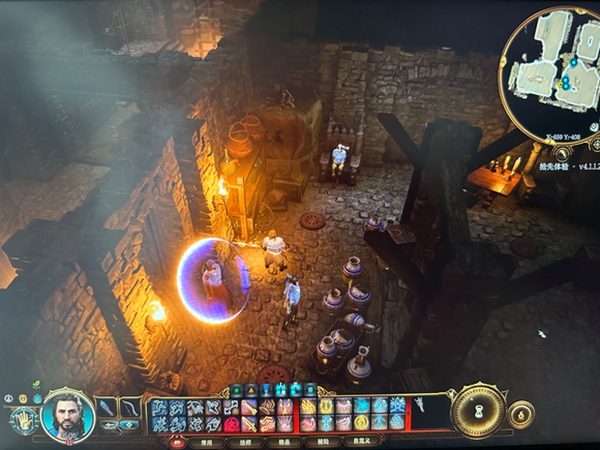Switch to the 常用 hotbar tab

(206, 440)
